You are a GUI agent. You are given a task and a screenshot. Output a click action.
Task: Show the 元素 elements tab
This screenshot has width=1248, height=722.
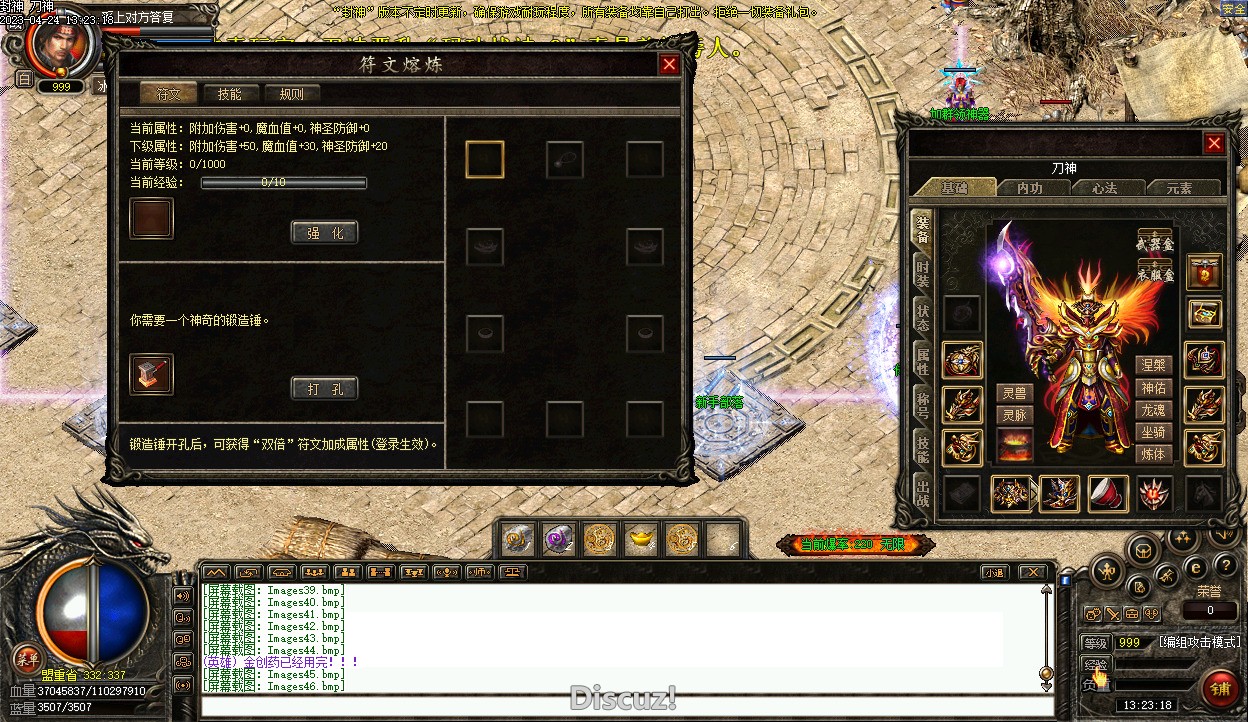click(1179, 188)
